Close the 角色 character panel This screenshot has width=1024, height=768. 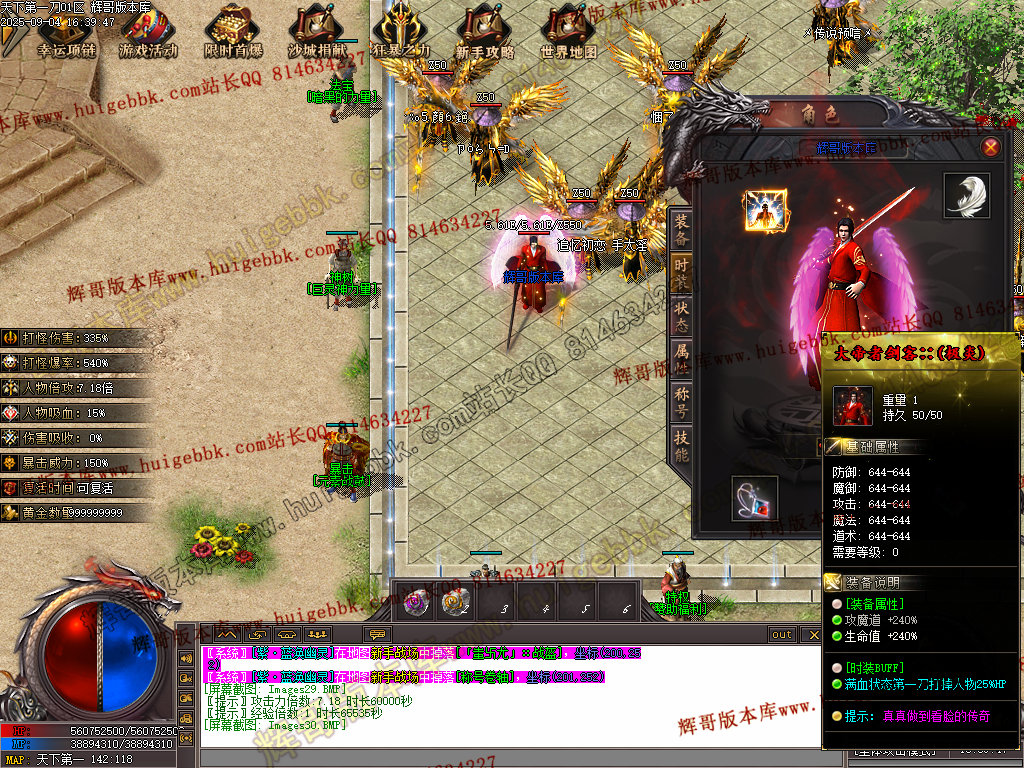pos(990,147)
